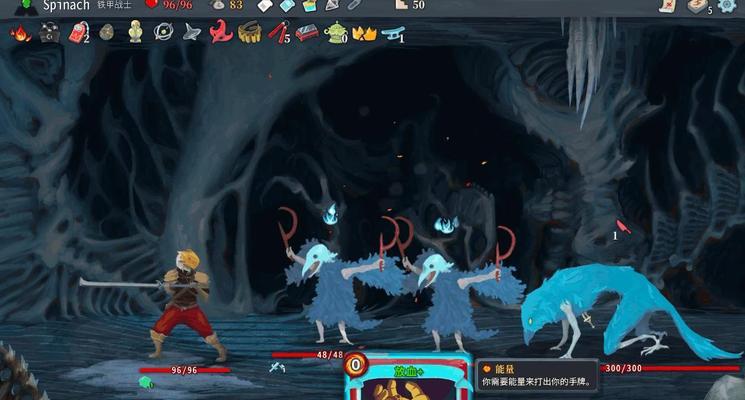The height and width of the screenshot is (400, 745).
Task: Inspect the Burning Blood flame relic
Action: 20,33
